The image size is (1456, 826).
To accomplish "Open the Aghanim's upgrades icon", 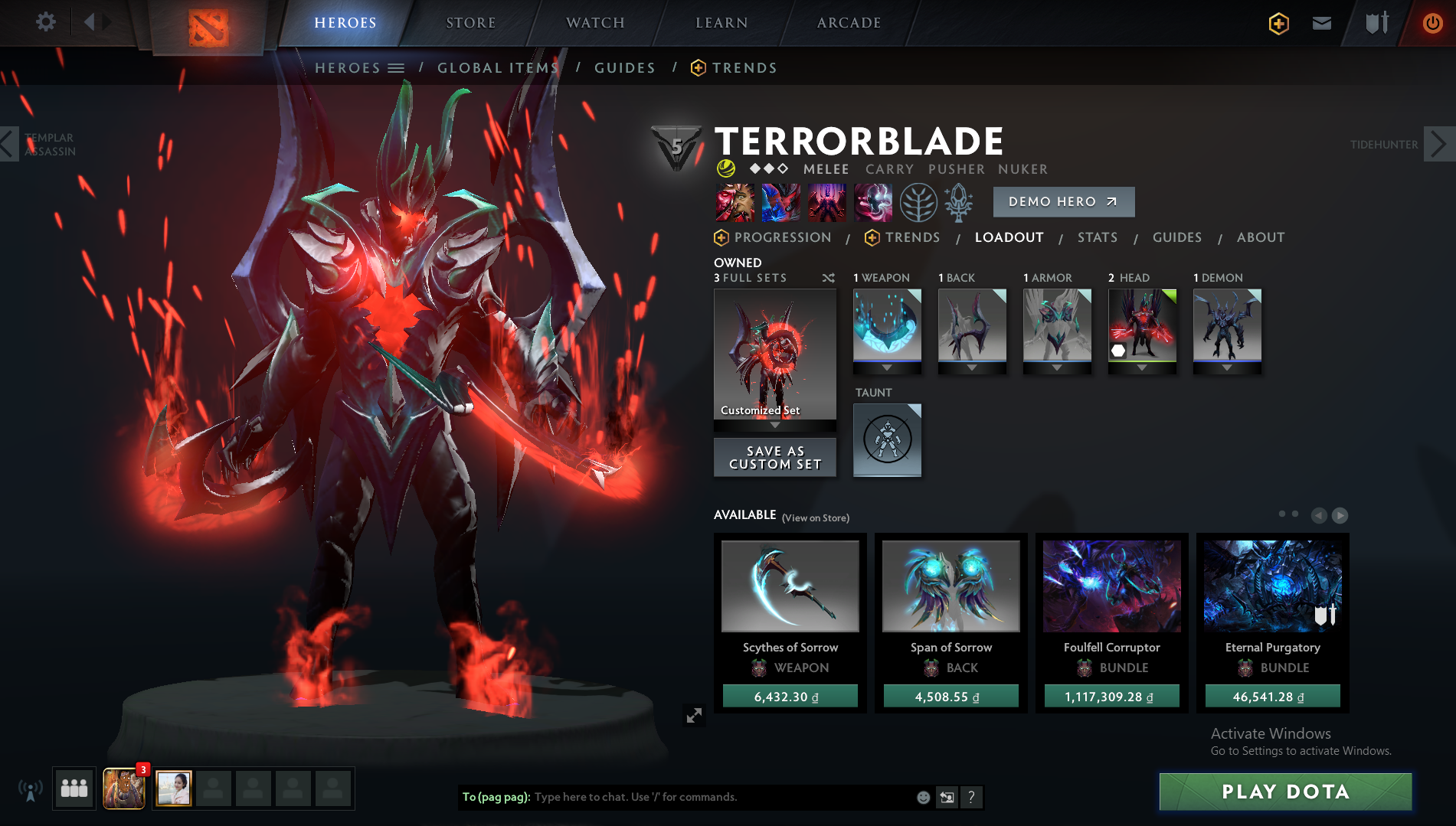I will (x=958, y=202).
